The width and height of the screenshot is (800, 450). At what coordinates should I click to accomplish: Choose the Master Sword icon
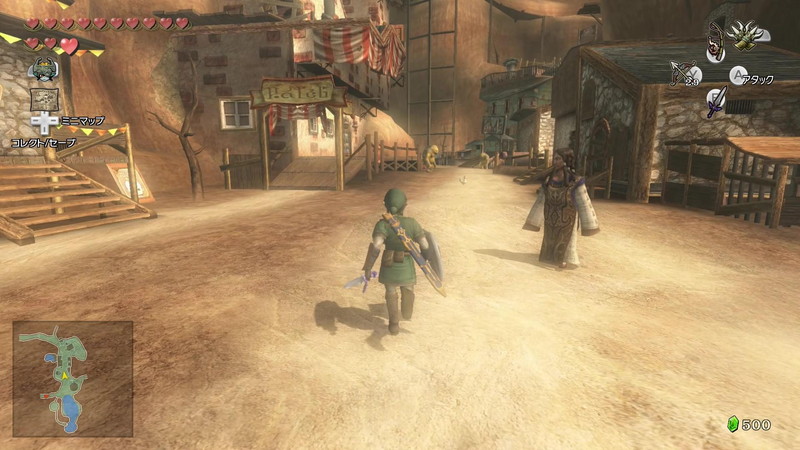(716, 101)
